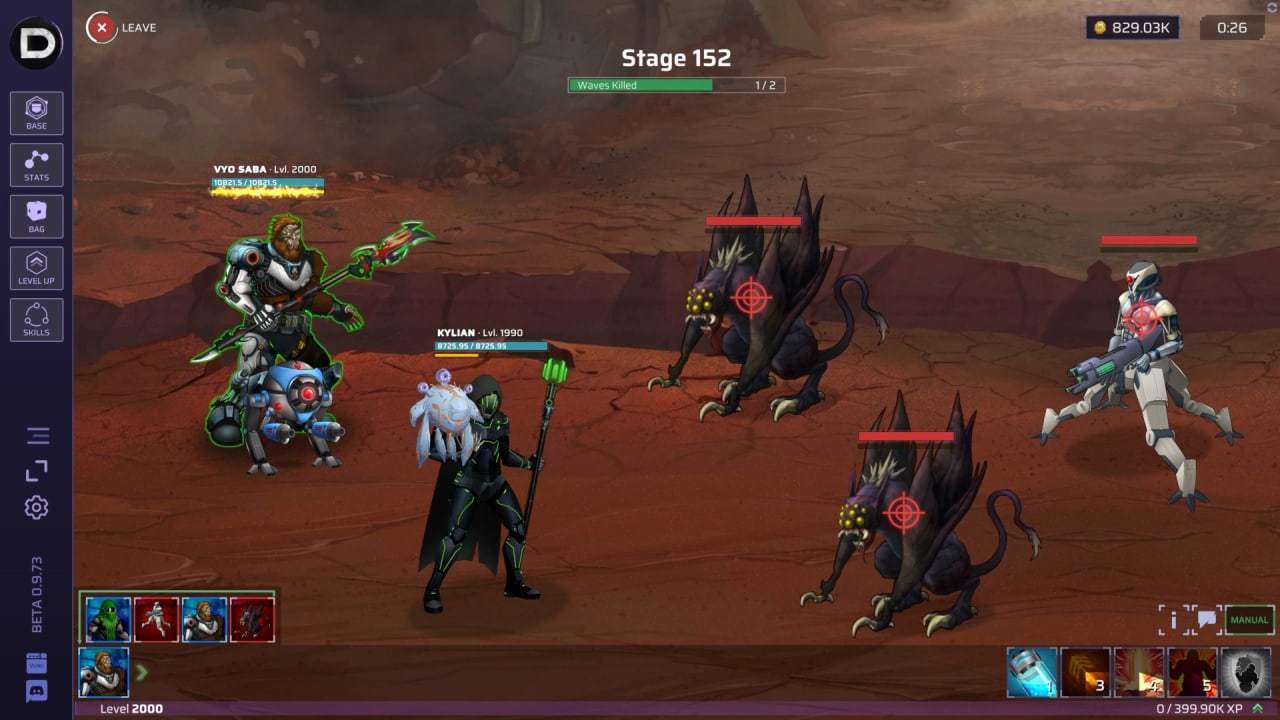Leave the current battle stage
Screen dimensions: 1280x720
102,28
